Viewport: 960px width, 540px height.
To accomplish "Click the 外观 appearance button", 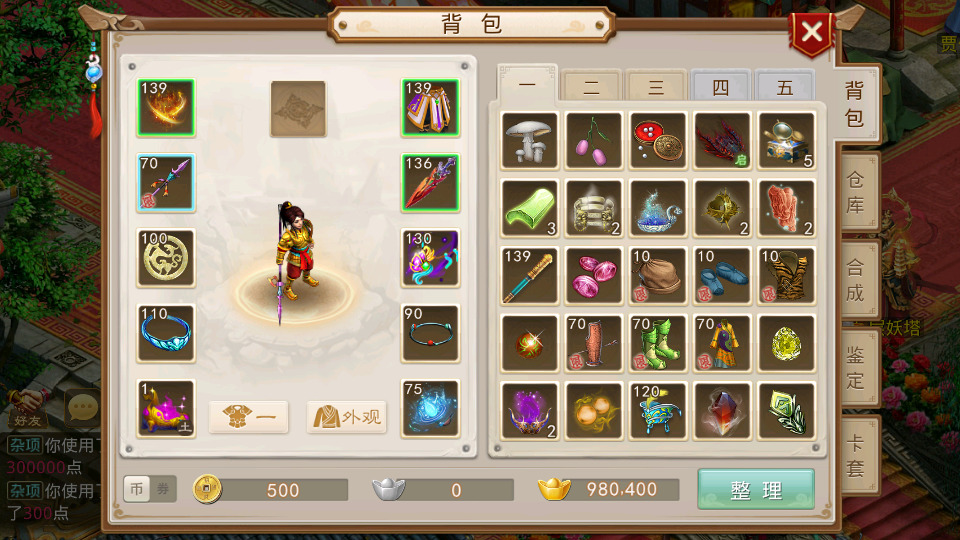I will [x=346, y=417].
